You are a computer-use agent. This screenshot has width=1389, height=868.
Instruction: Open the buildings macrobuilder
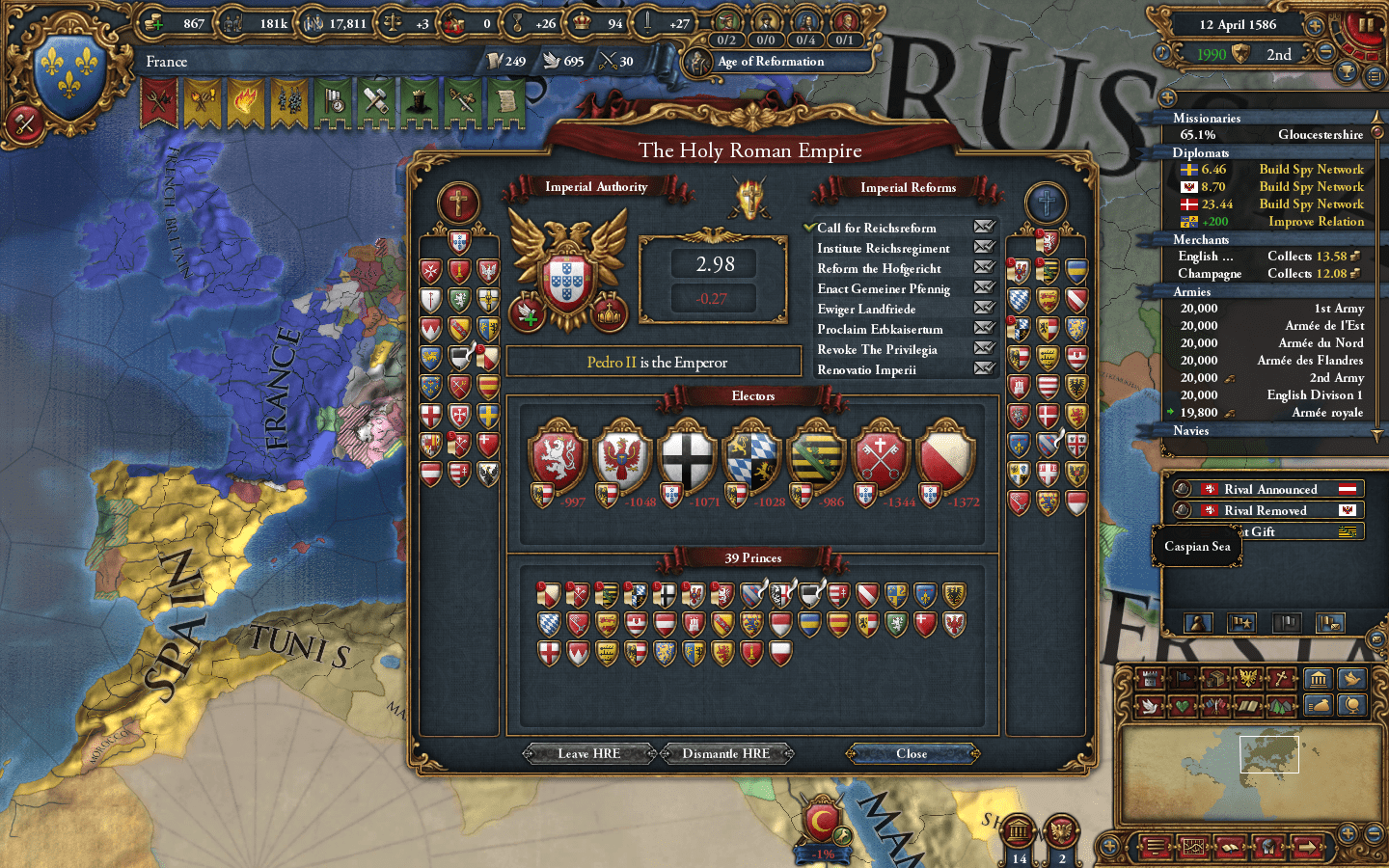1320,679
